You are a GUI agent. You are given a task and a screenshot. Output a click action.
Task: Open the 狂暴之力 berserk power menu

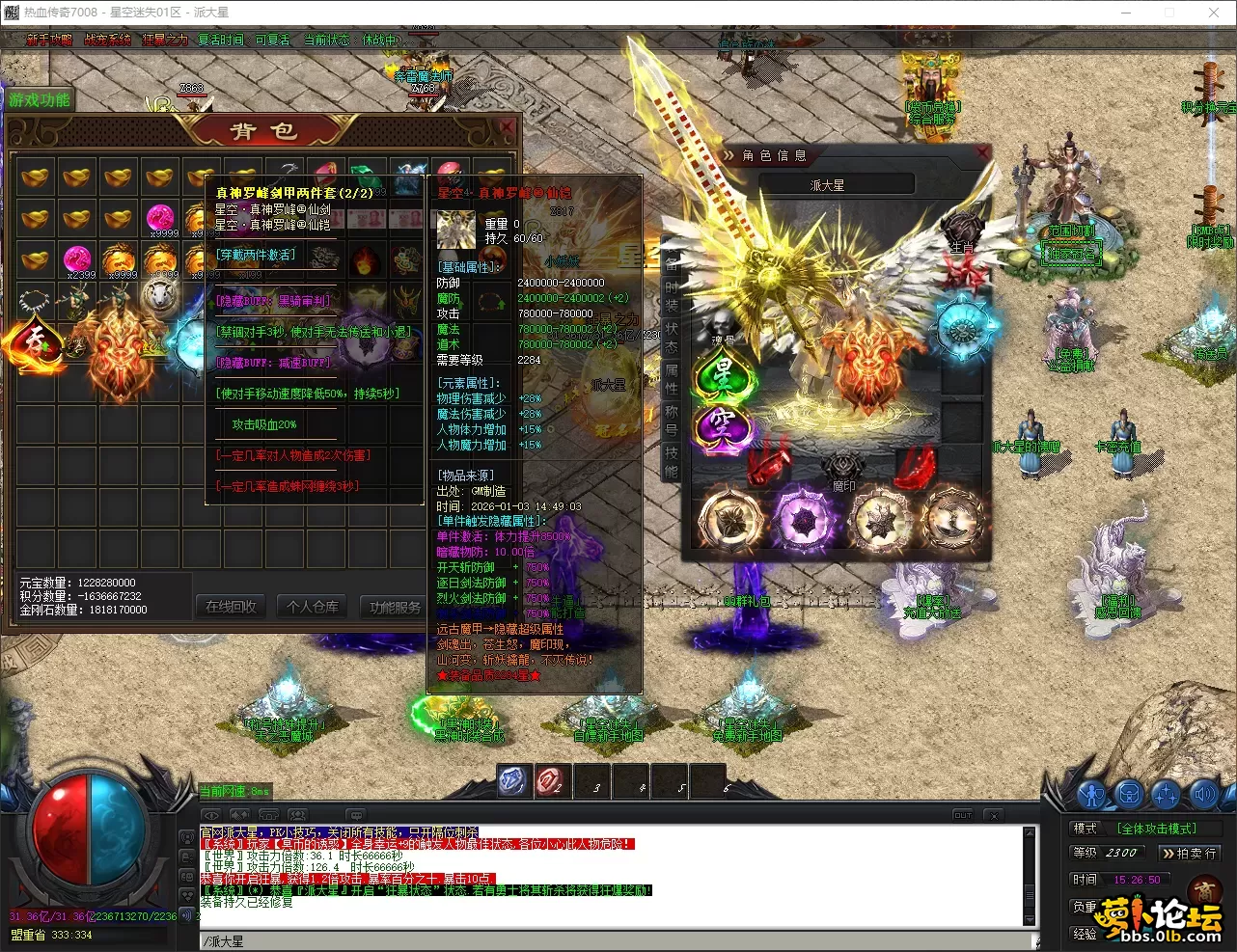click(x=165, y=40)
